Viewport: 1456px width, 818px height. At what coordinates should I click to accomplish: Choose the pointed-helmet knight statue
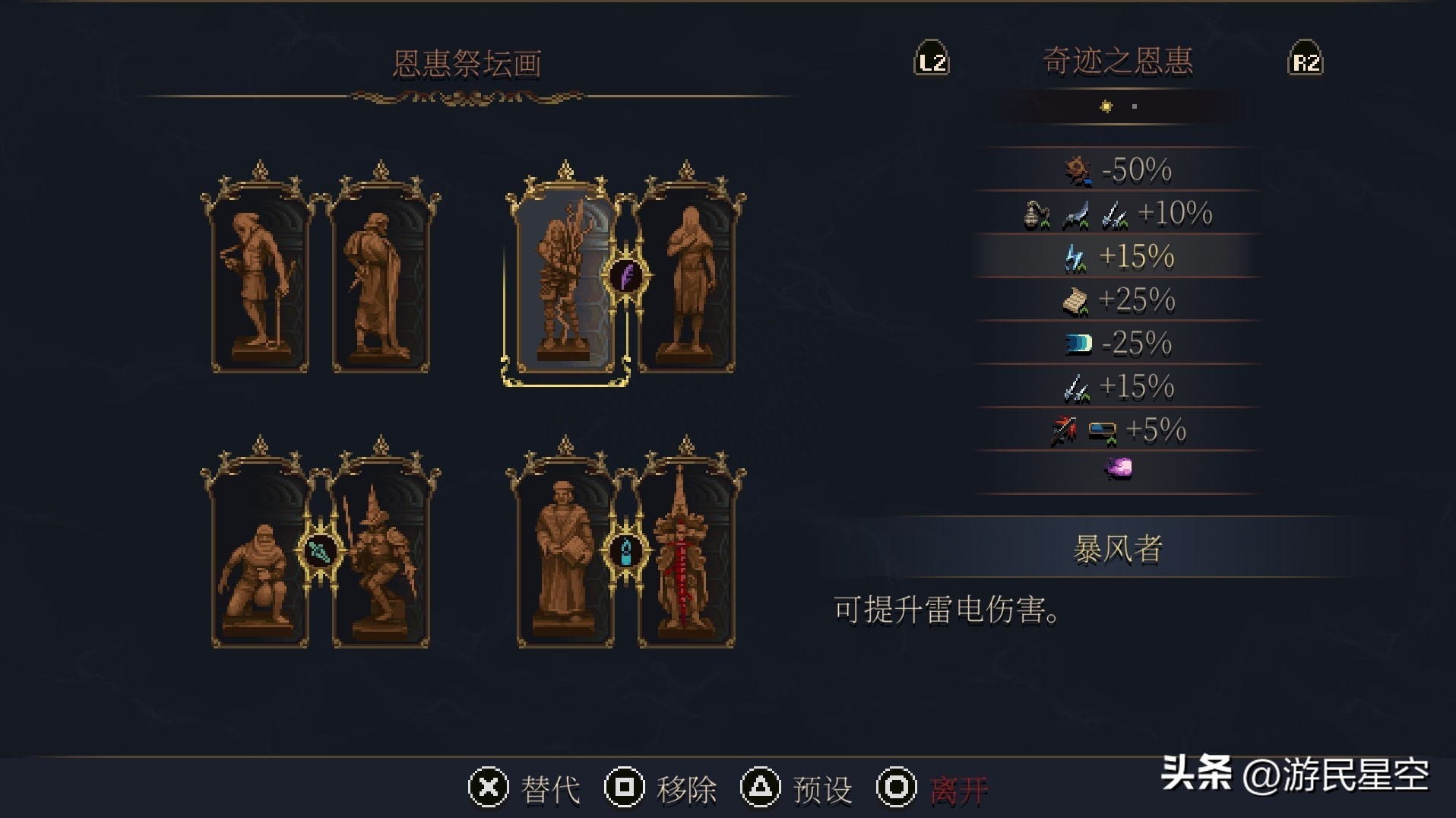380,559
